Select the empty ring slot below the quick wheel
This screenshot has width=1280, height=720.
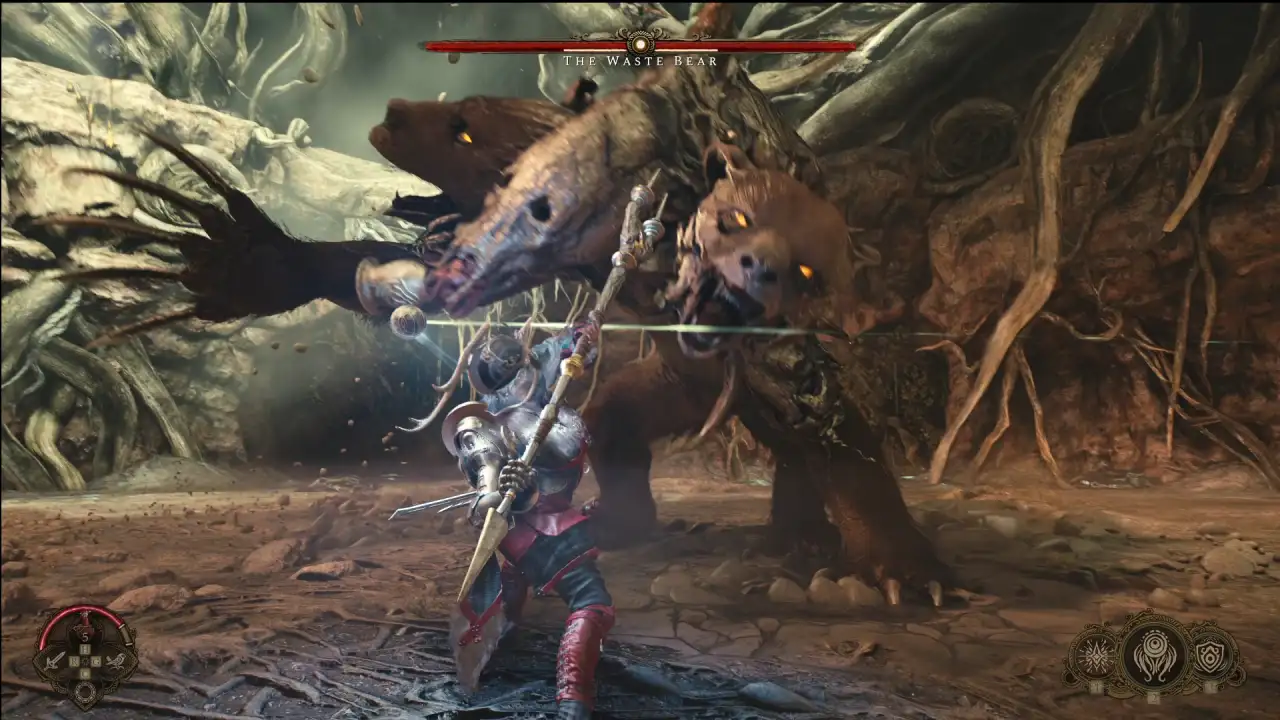tap(86, 690)
